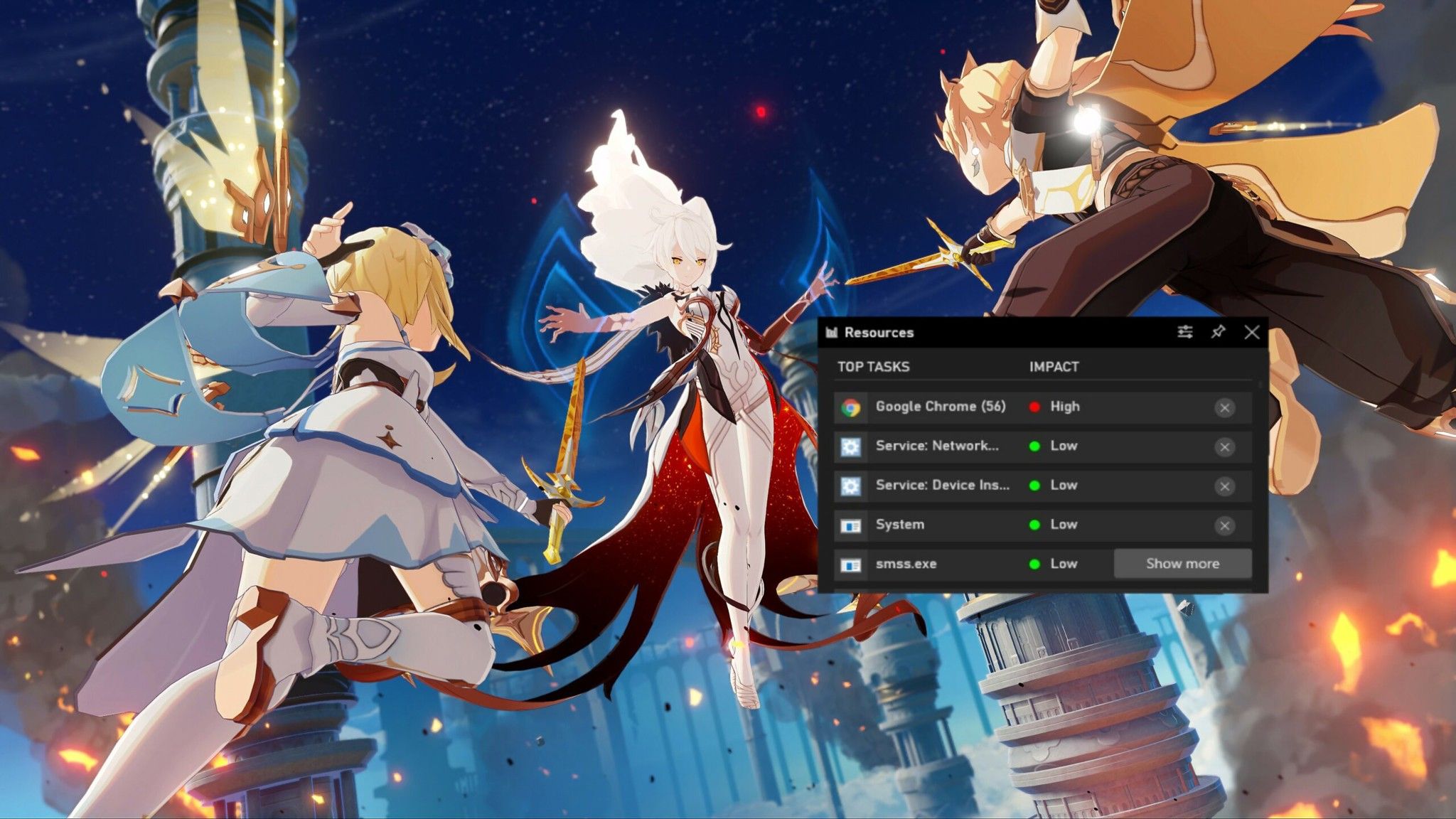Dismiss the System task
The image size is (1456, 819).
[1224, 524]
